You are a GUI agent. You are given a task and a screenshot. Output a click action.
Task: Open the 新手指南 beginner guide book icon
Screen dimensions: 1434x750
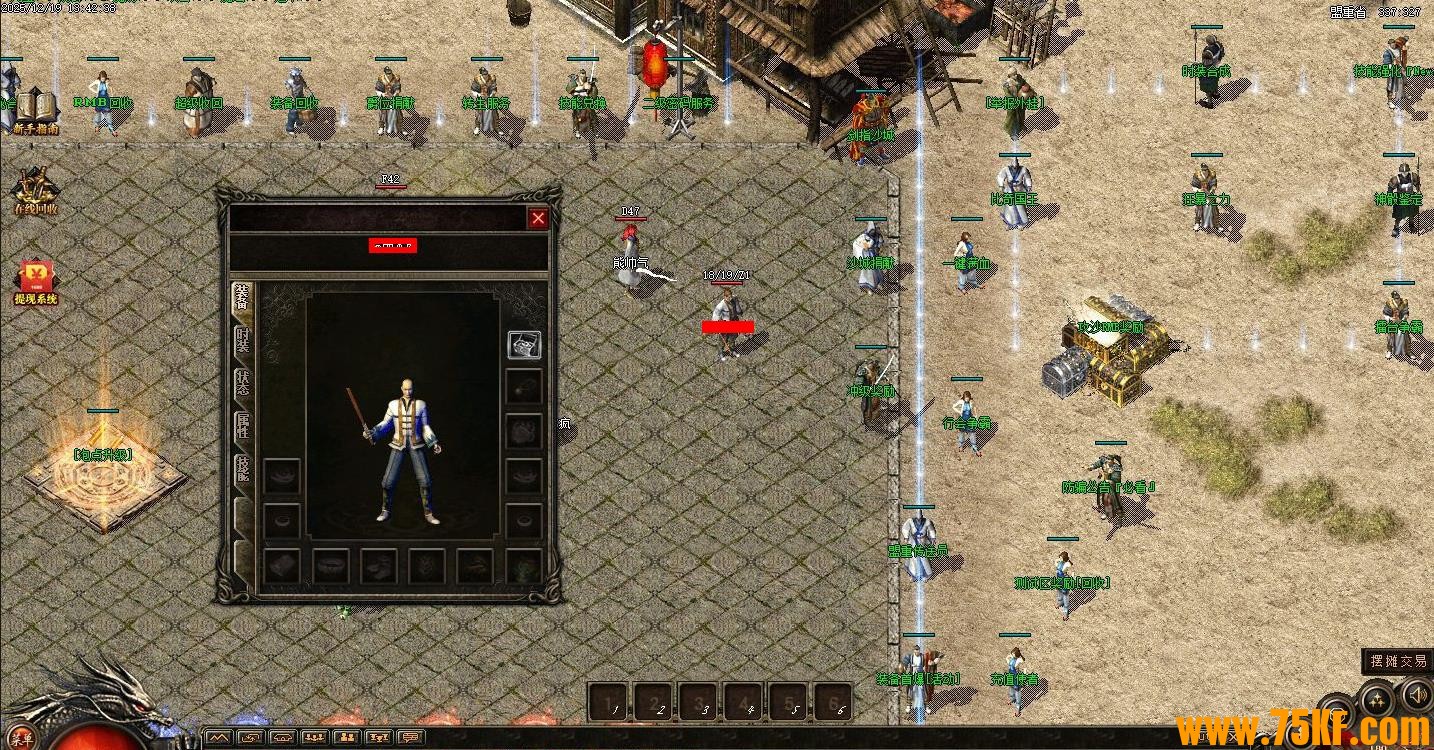click(x=36, y=110)
